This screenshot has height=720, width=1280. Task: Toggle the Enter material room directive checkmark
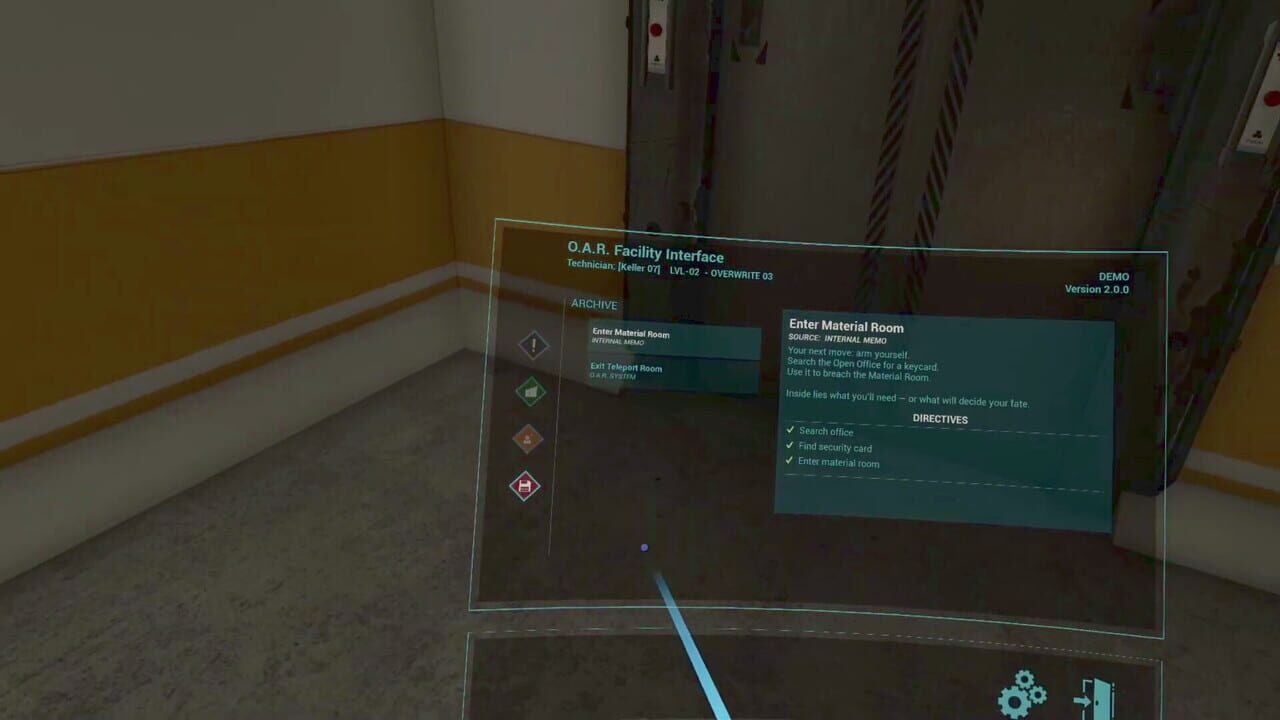(788, 462)
